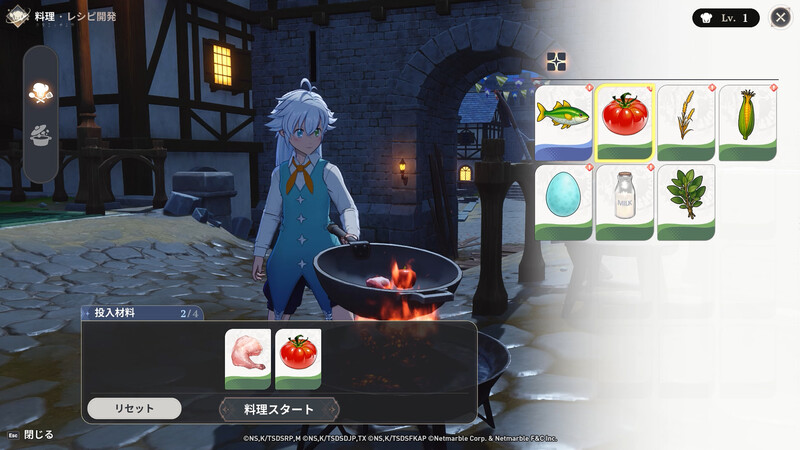This screenshot has height=450, width=800.
Task: Reset ingredients with the リセット button
Action: click(134, 409)
